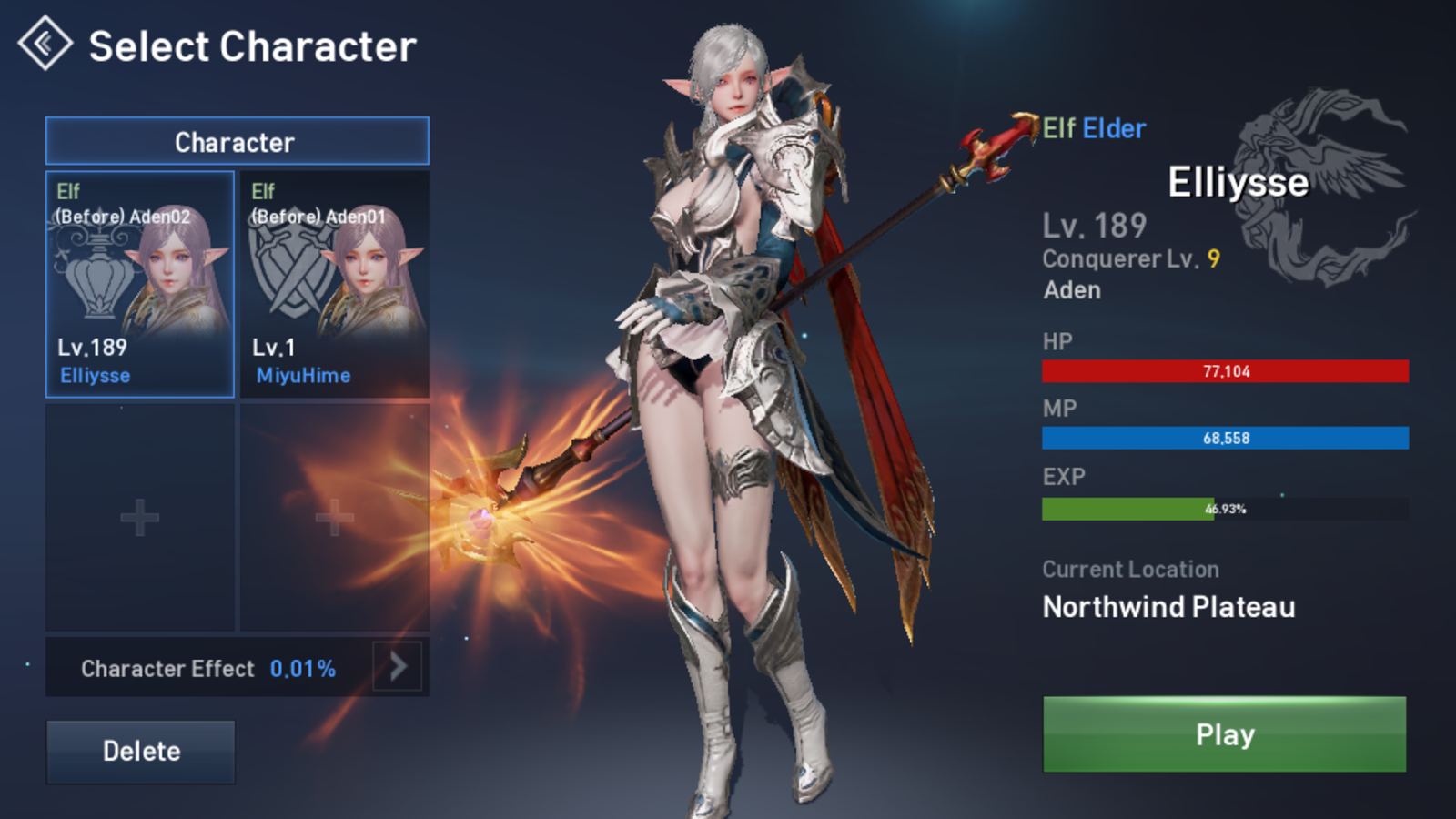Open Character Effect details arrow

[x=398, y=667]
